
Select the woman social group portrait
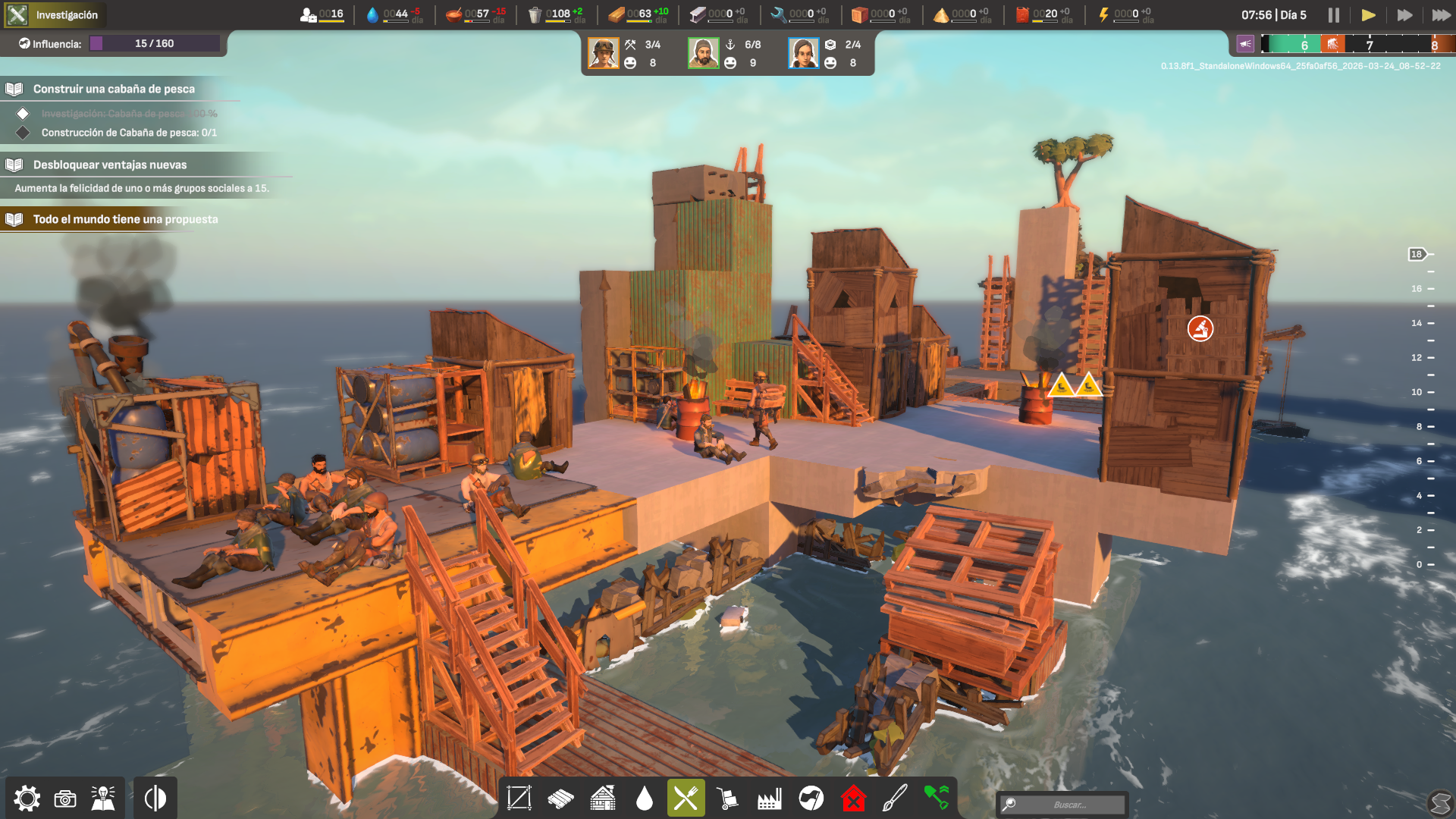[804, 54]
